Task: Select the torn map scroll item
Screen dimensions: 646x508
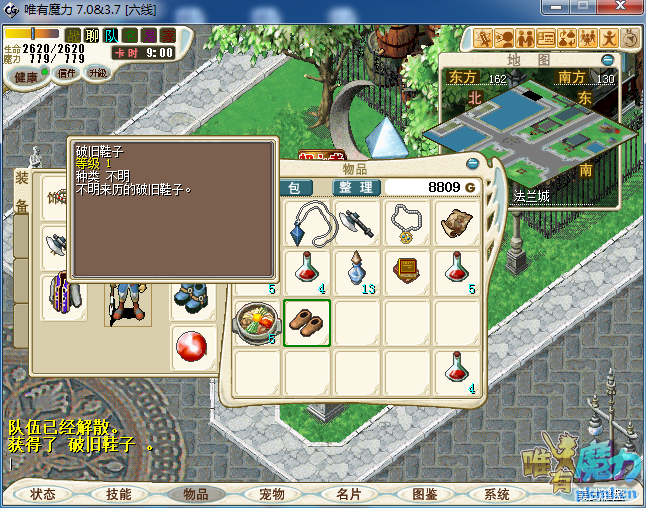Action: 457,222
